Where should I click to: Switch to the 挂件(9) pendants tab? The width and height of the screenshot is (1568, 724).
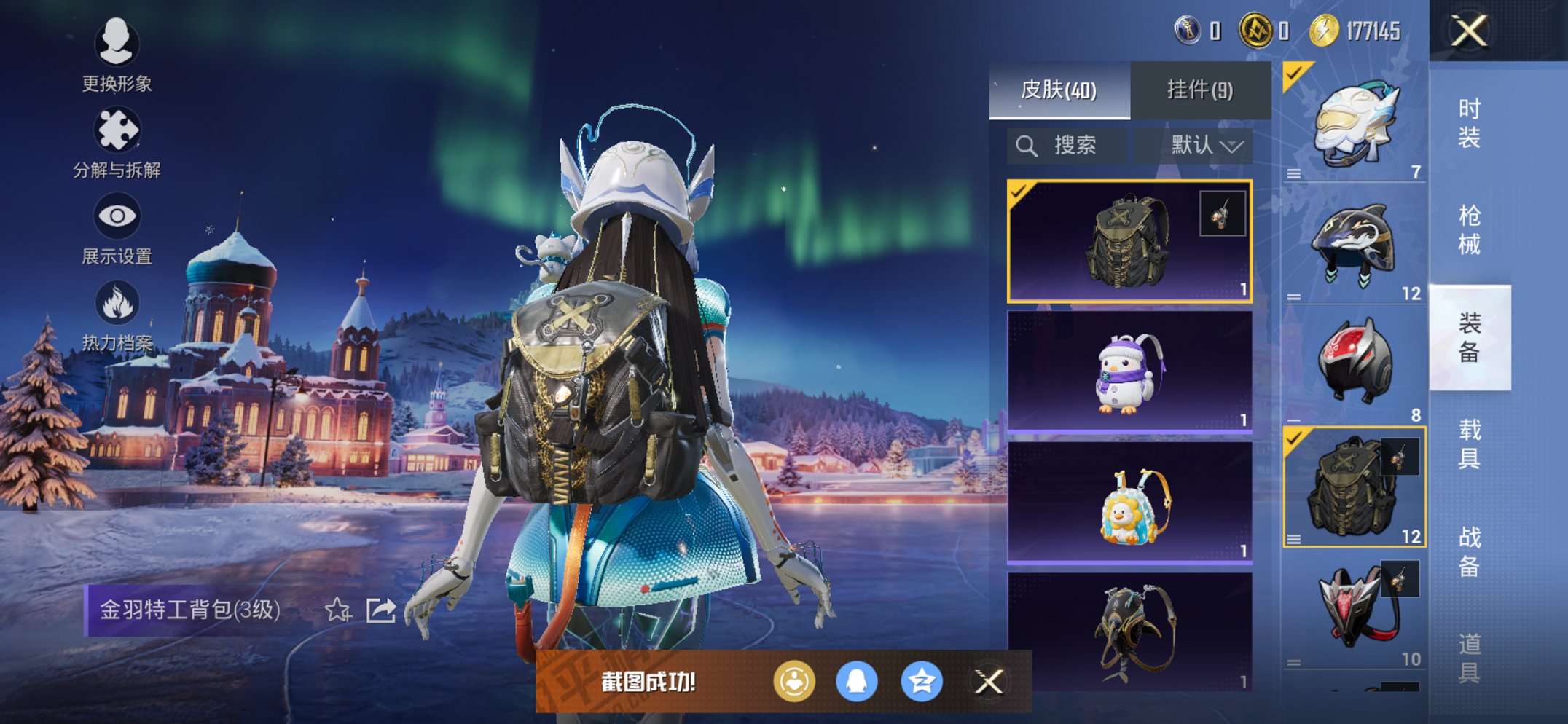coord(1200,90)
